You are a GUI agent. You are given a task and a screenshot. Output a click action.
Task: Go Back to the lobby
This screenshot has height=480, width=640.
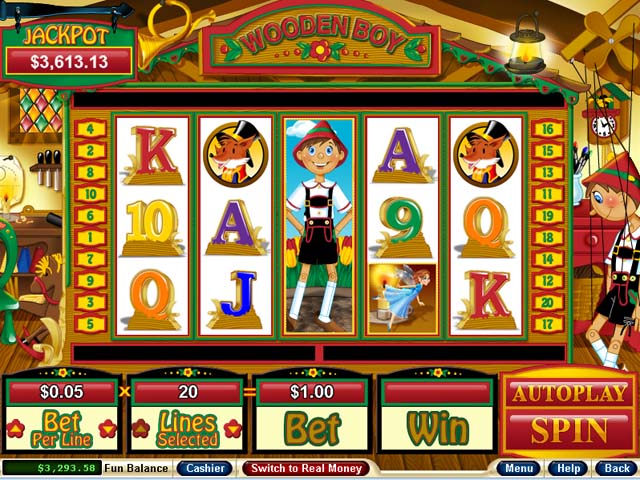(613, 468)
